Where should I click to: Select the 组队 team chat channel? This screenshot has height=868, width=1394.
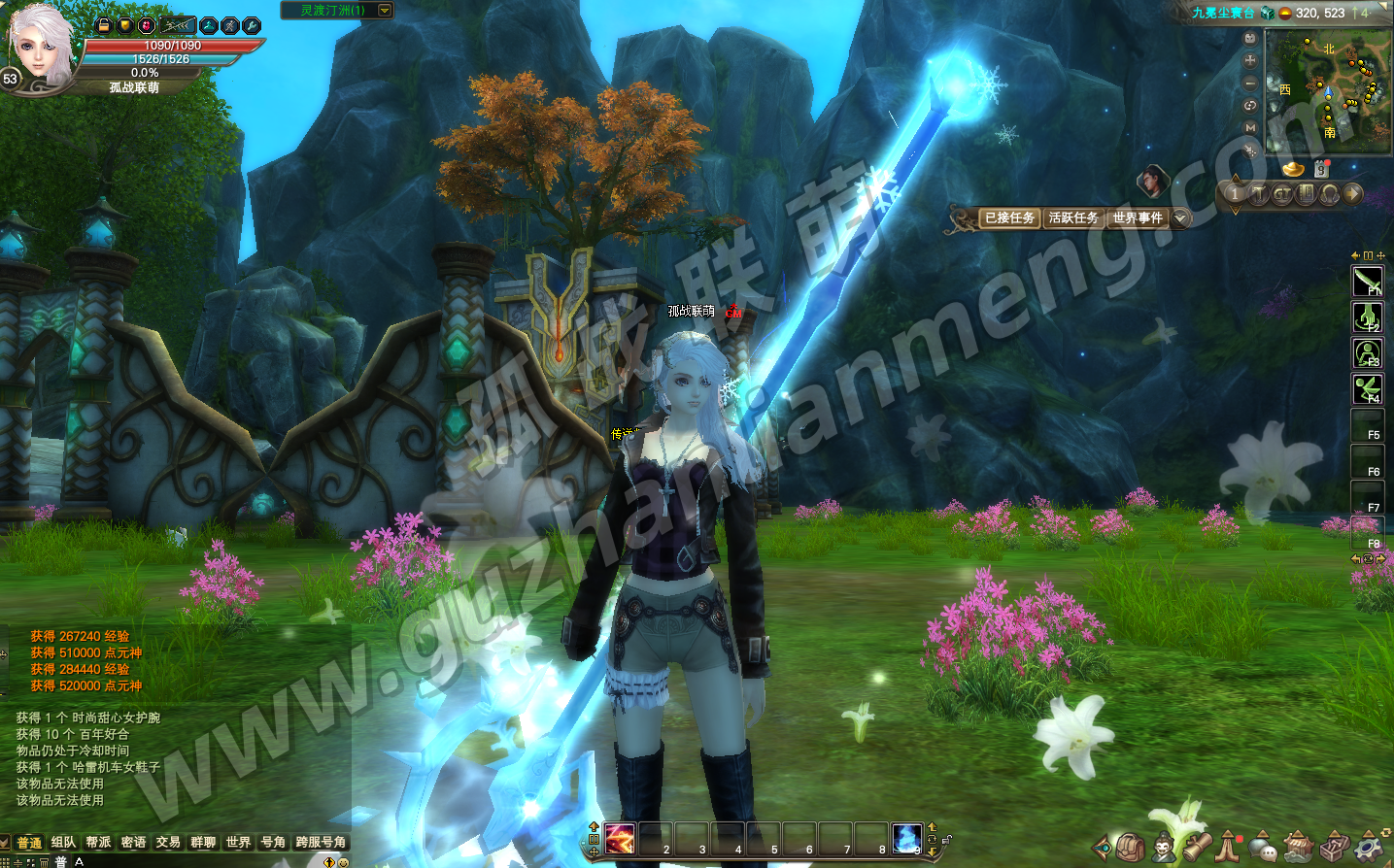63,843
